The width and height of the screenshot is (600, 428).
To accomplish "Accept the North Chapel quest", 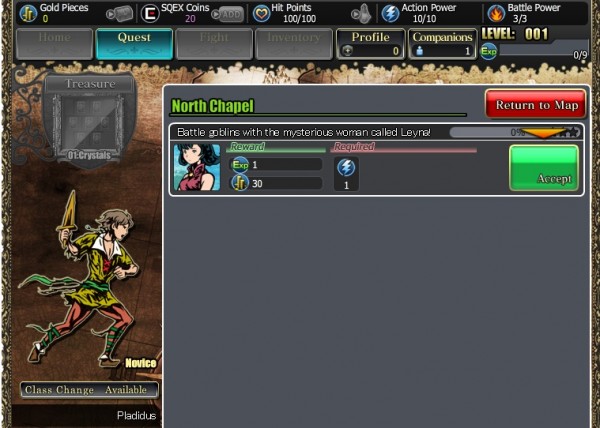I will (x=544, y=167).
